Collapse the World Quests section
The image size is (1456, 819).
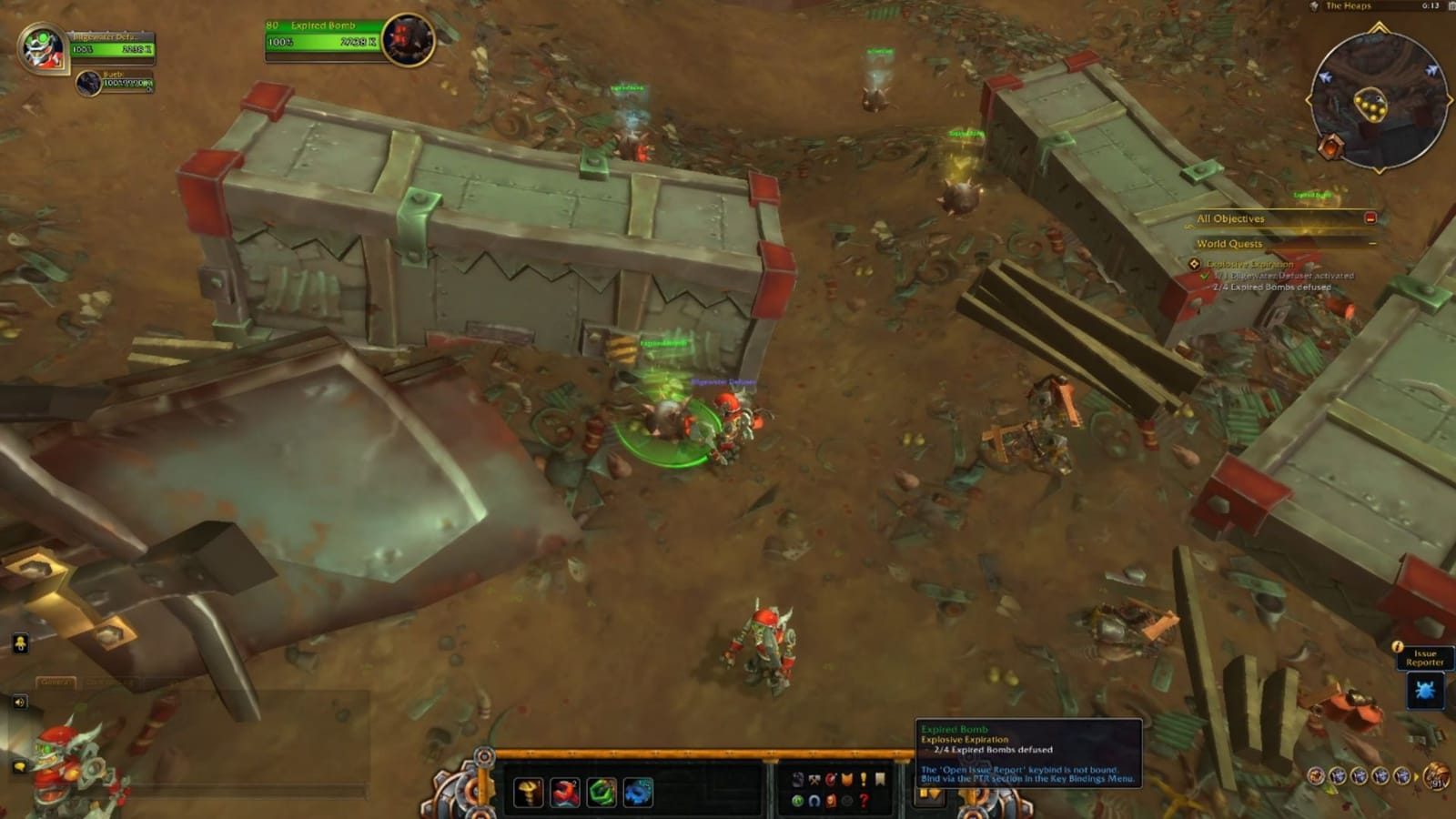click(x=1373, y=243)
